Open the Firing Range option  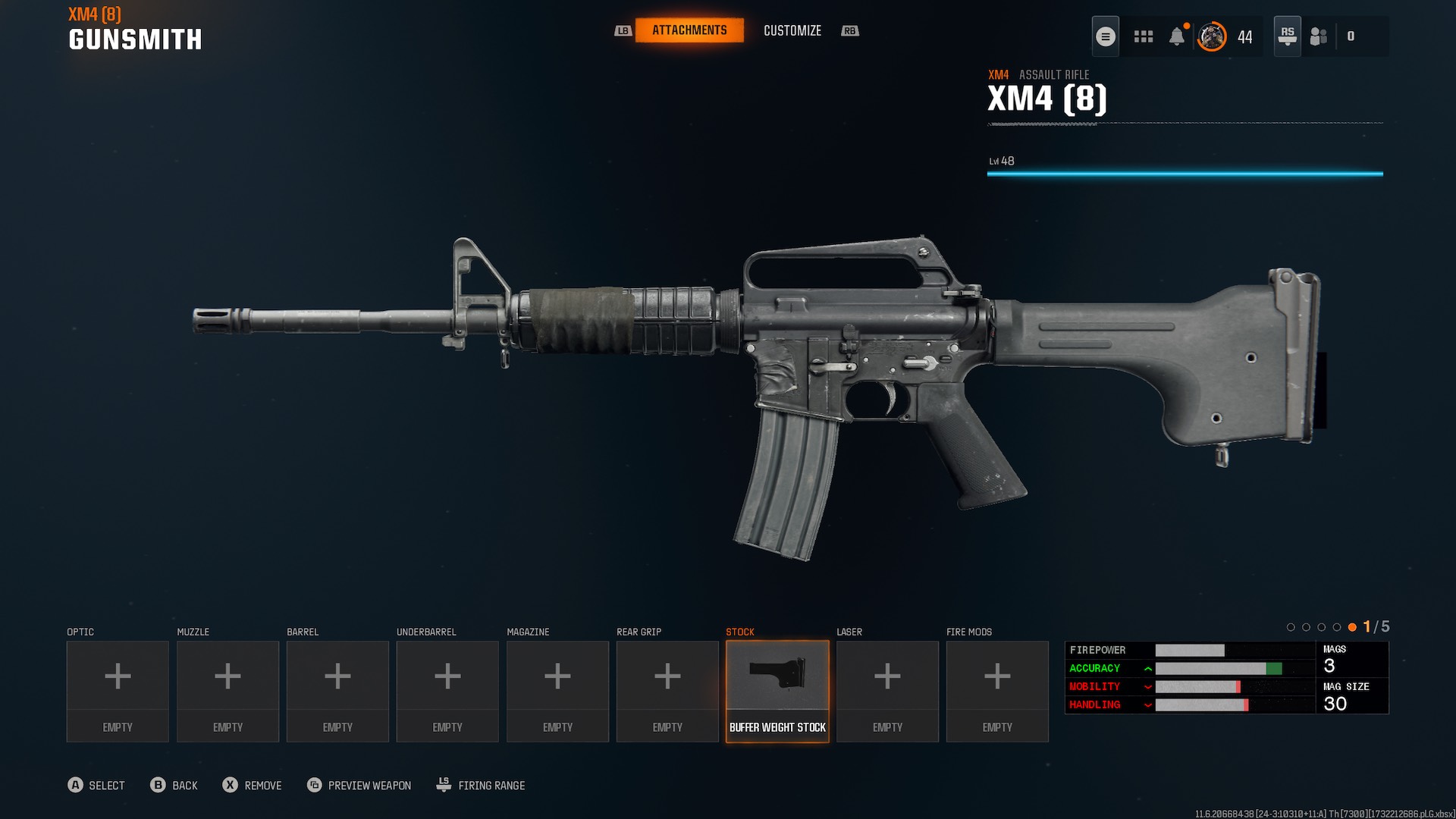(x=480, y=785)
